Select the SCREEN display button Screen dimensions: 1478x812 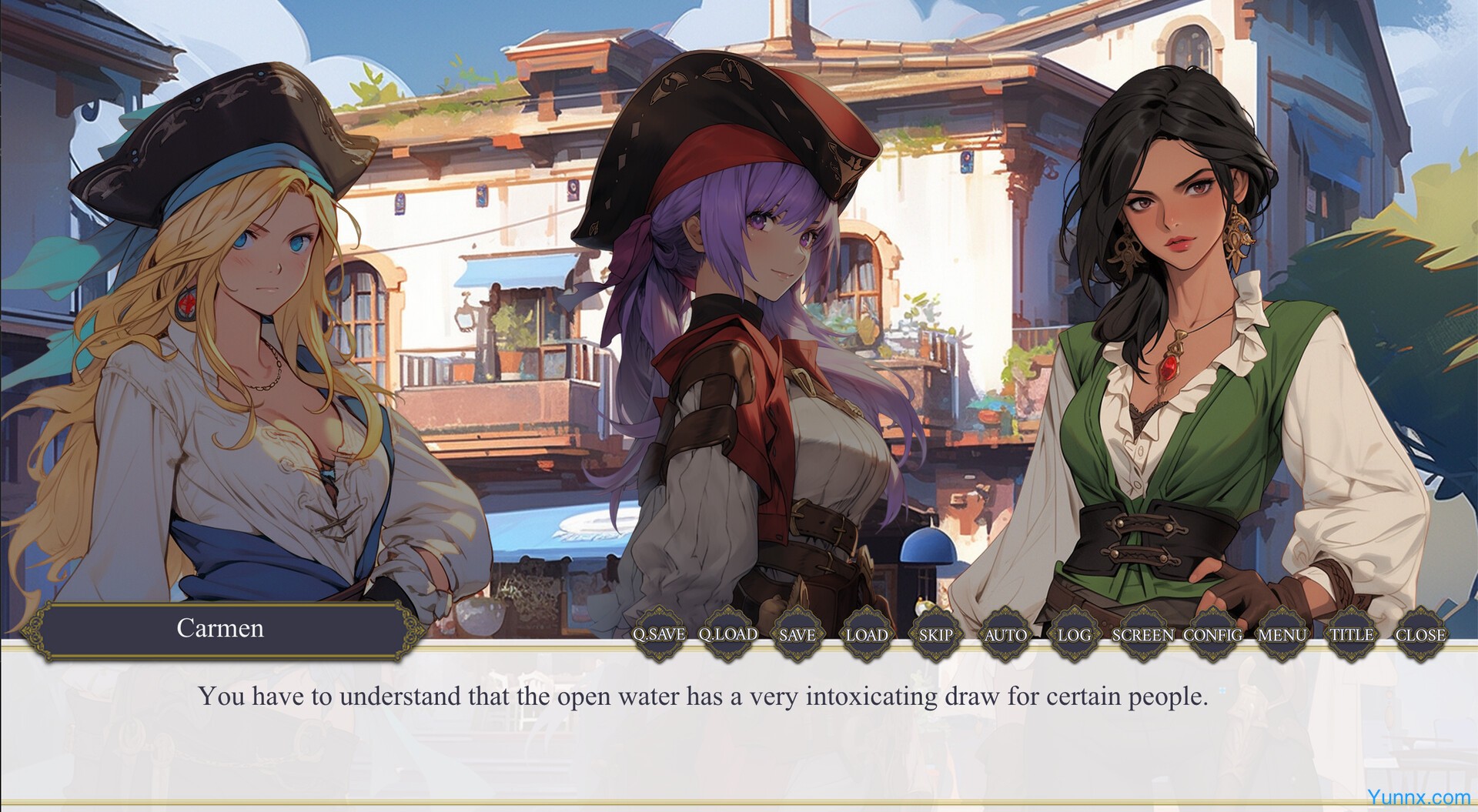[x=1143, y=635]
